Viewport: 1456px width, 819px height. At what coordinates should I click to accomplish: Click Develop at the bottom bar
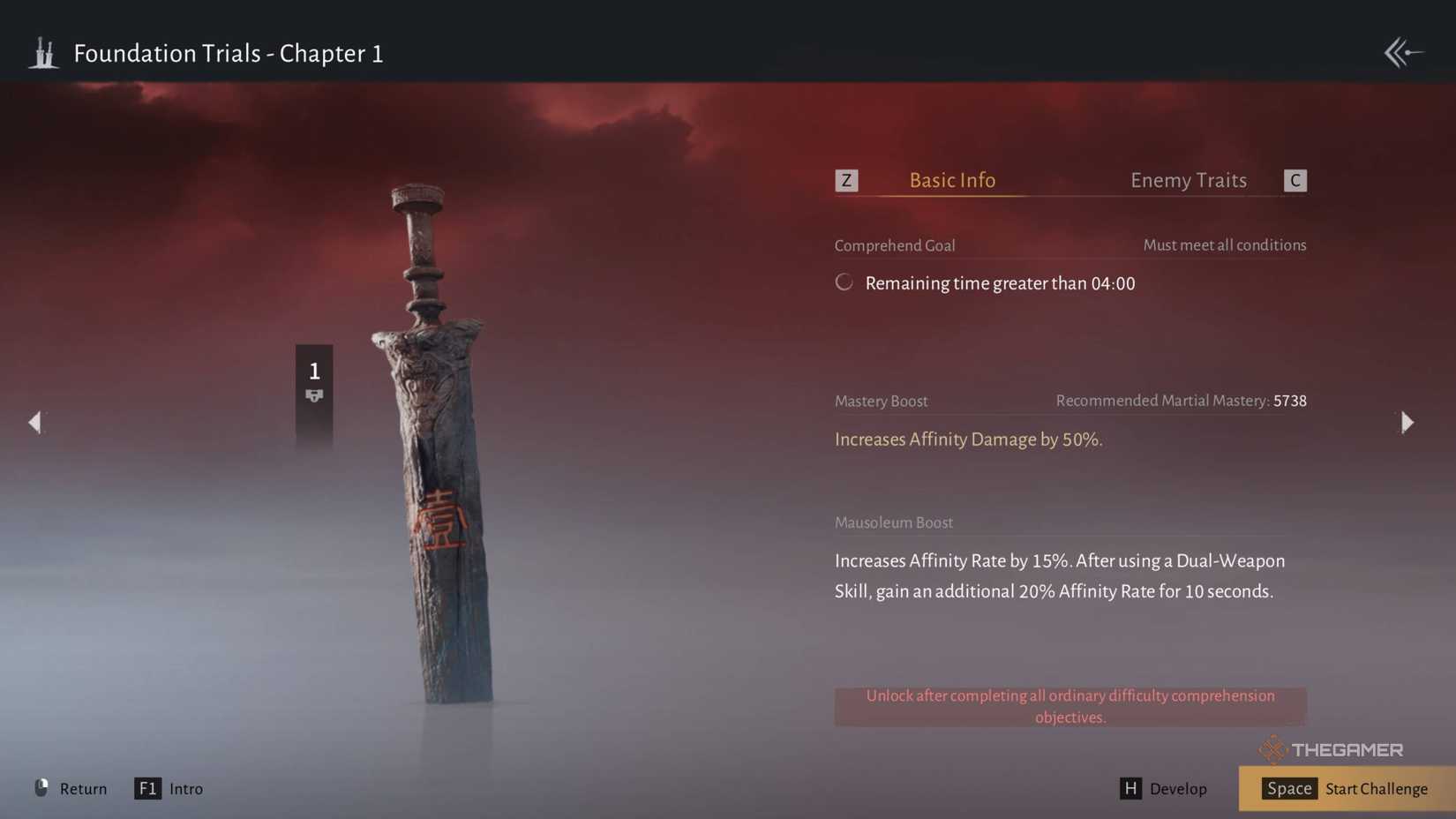click(x=1177, y=788)
